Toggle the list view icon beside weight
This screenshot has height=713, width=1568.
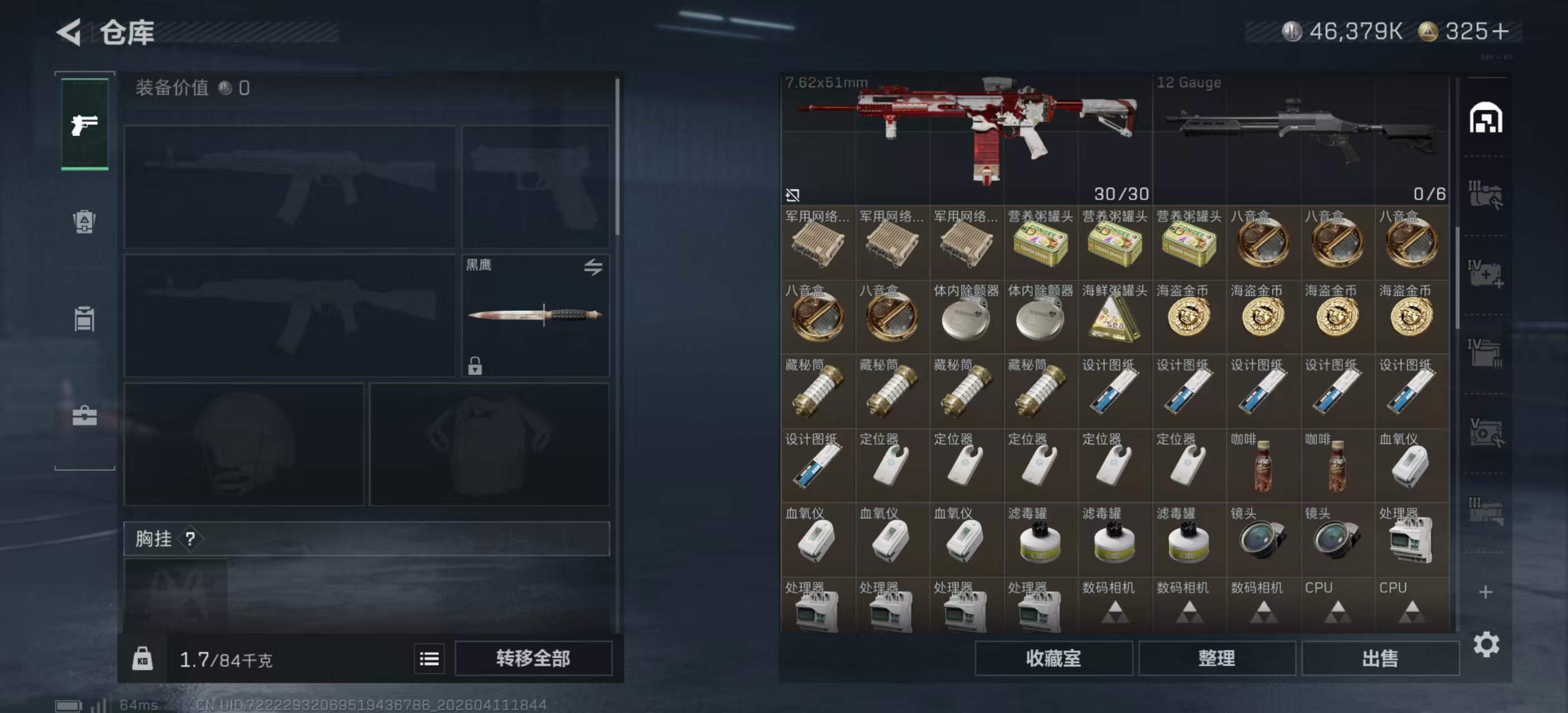pos(429,658)
